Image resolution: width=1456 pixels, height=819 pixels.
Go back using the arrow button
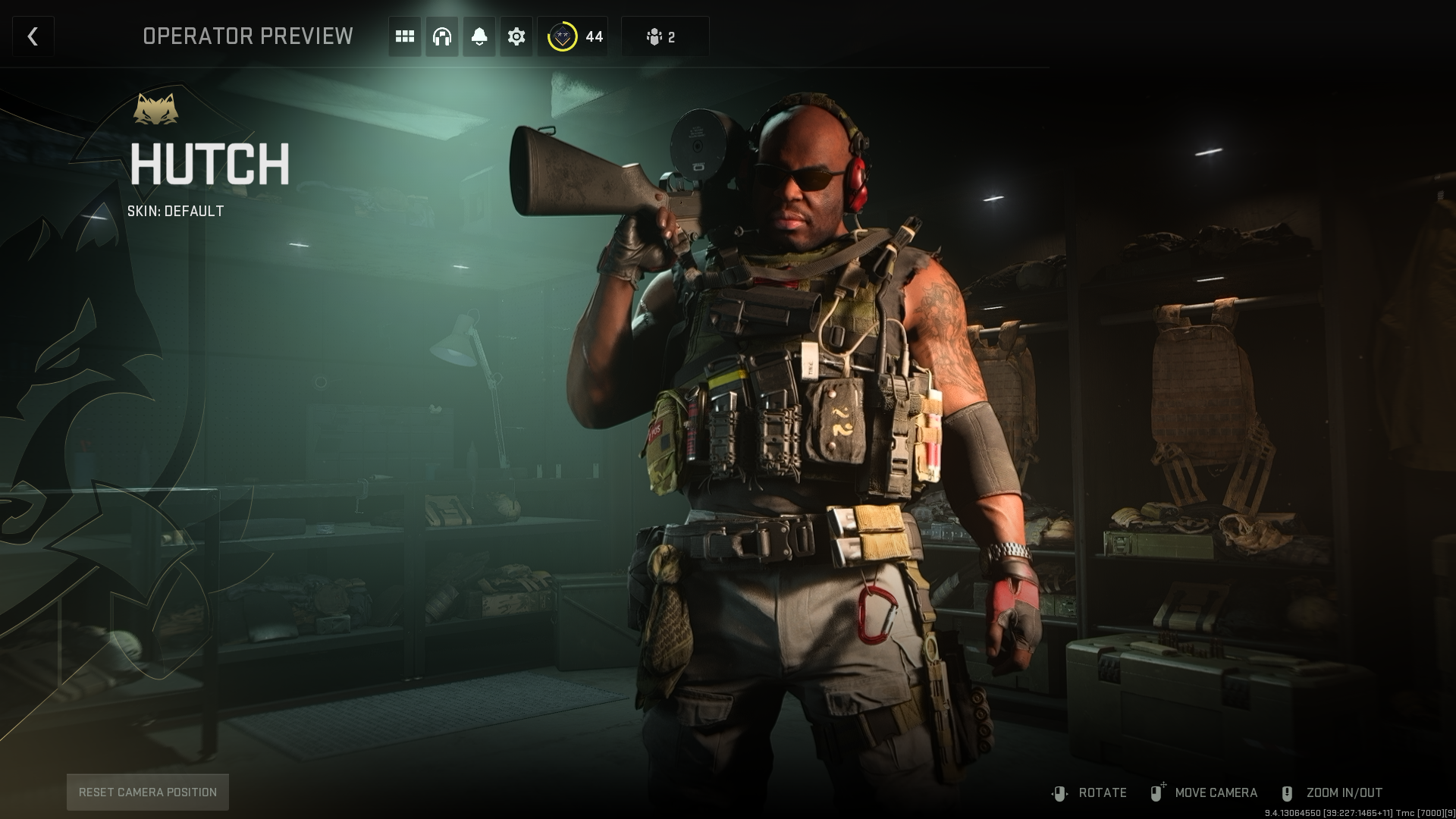tap(33, 36)
